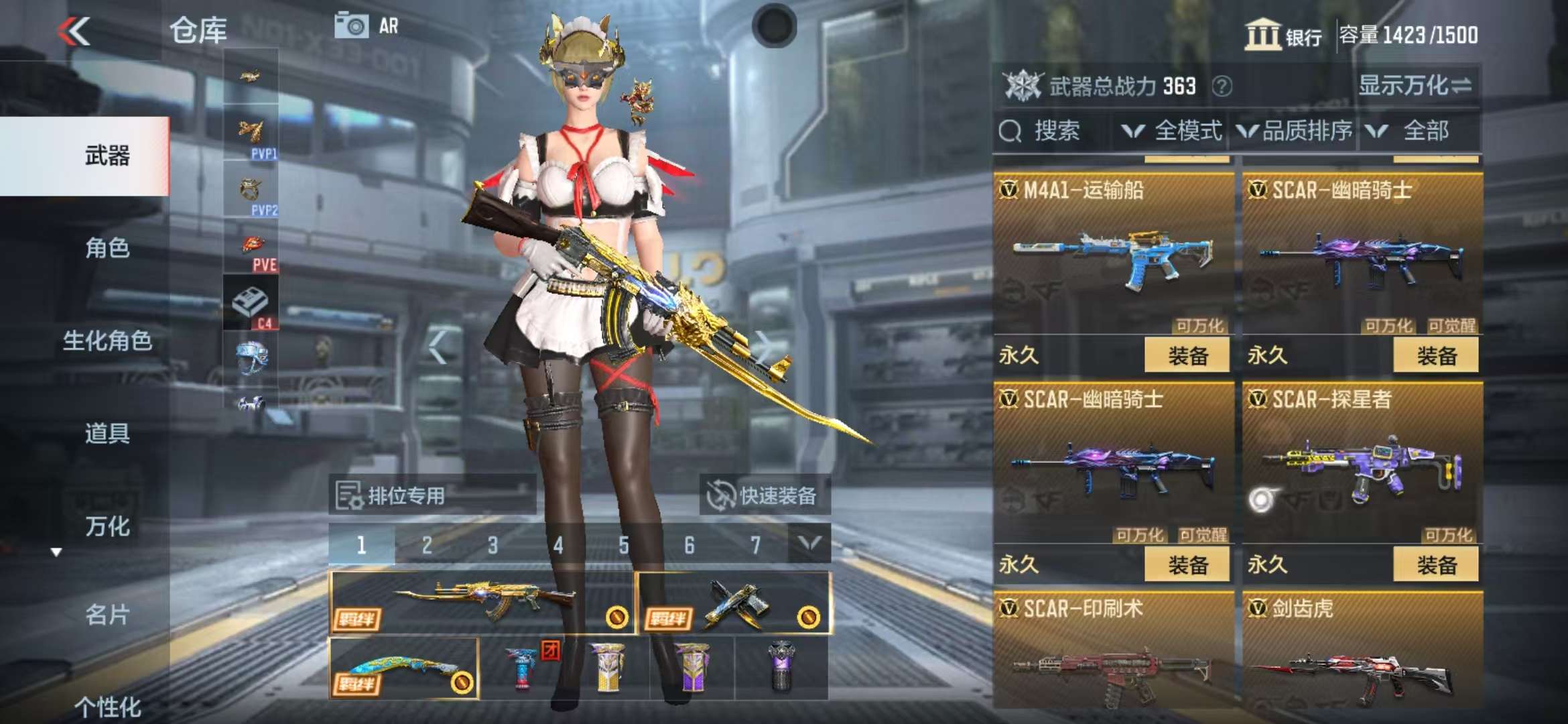This screenshot has width=1568, height=724.
Task: Show the help for 武器总战力
Action: [1222, 86]
